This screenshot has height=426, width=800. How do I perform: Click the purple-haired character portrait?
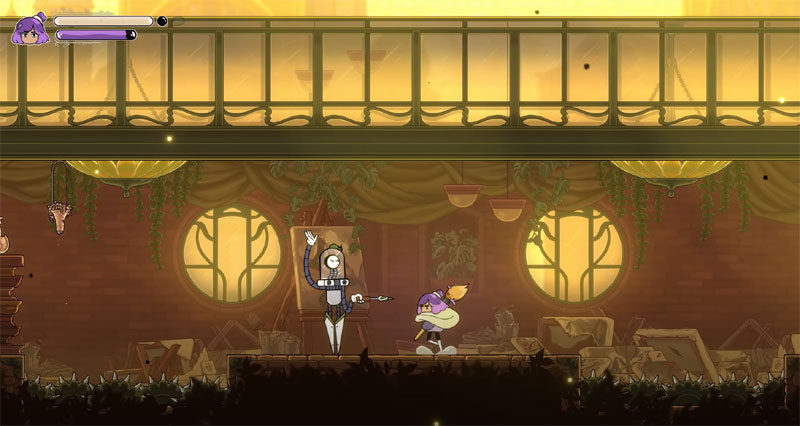click(29, 30)
